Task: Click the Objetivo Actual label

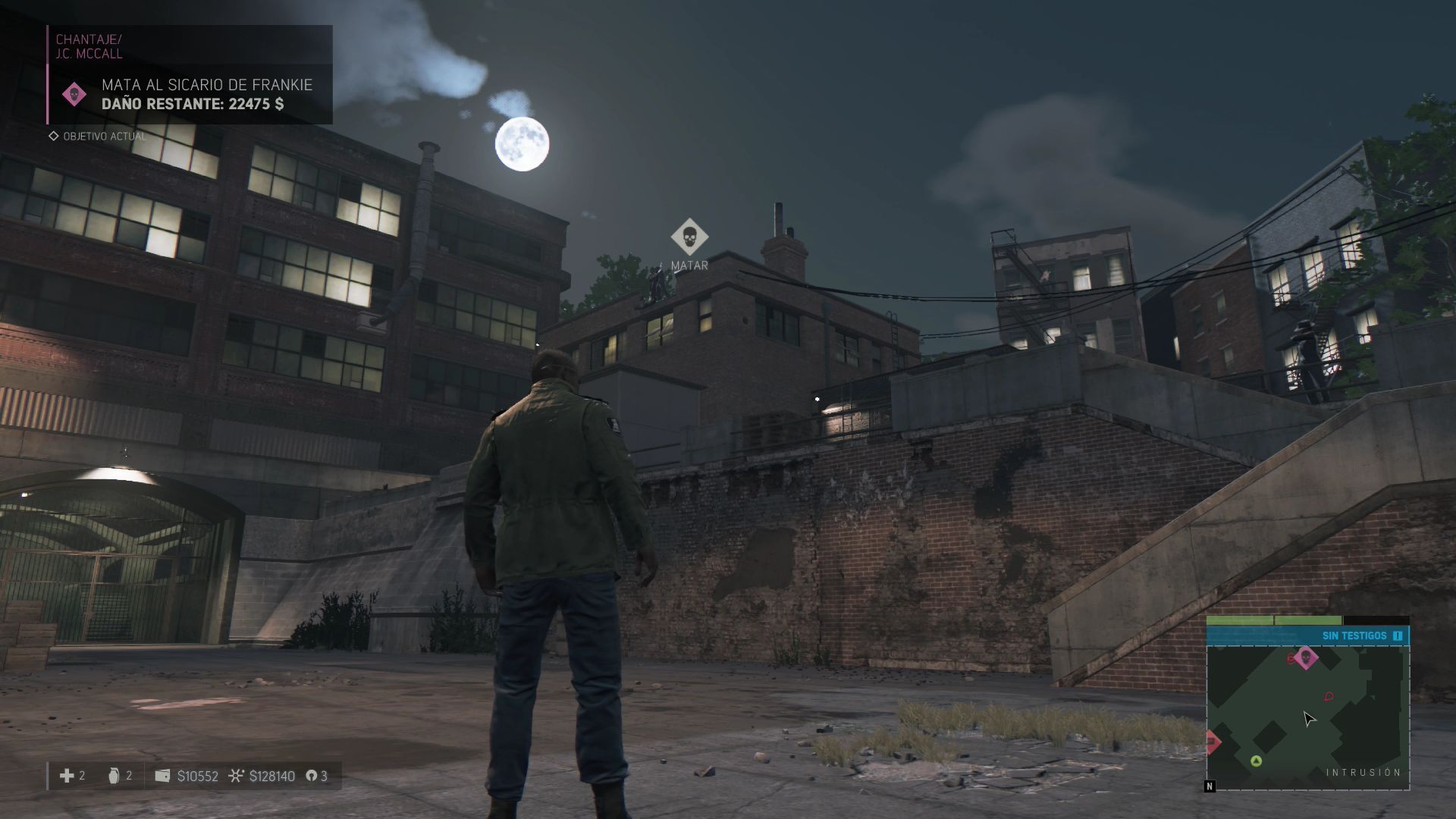Action: pyautogui.click(x=104, y=136)
